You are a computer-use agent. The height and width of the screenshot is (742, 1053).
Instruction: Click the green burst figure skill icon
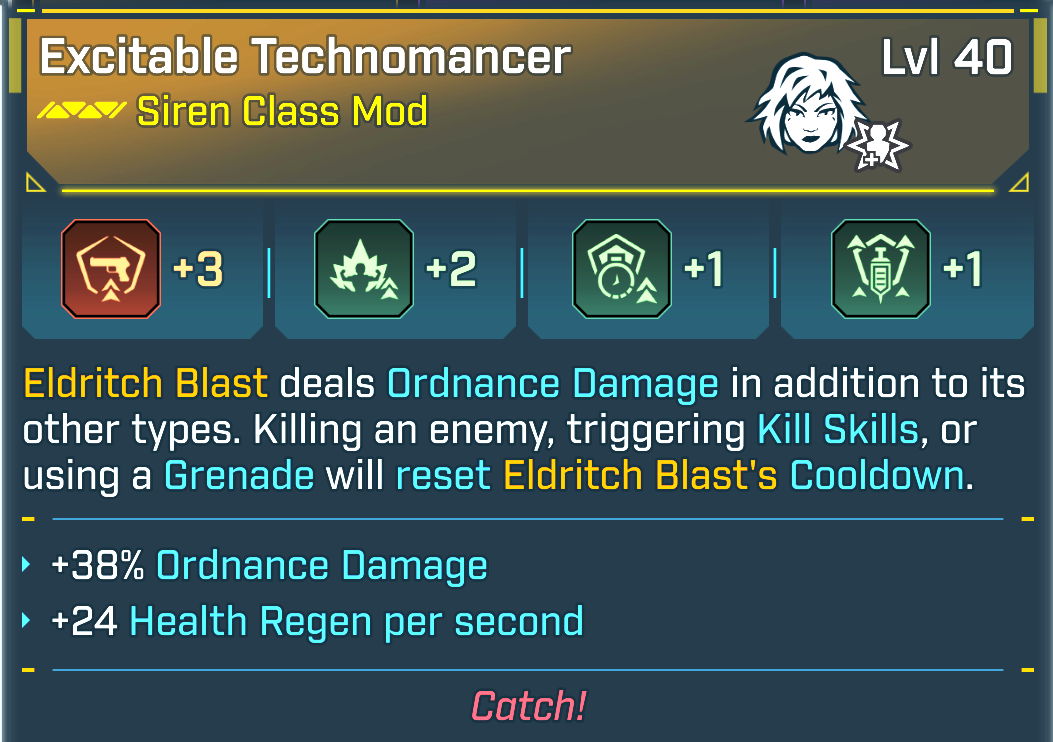pos(363,269)
